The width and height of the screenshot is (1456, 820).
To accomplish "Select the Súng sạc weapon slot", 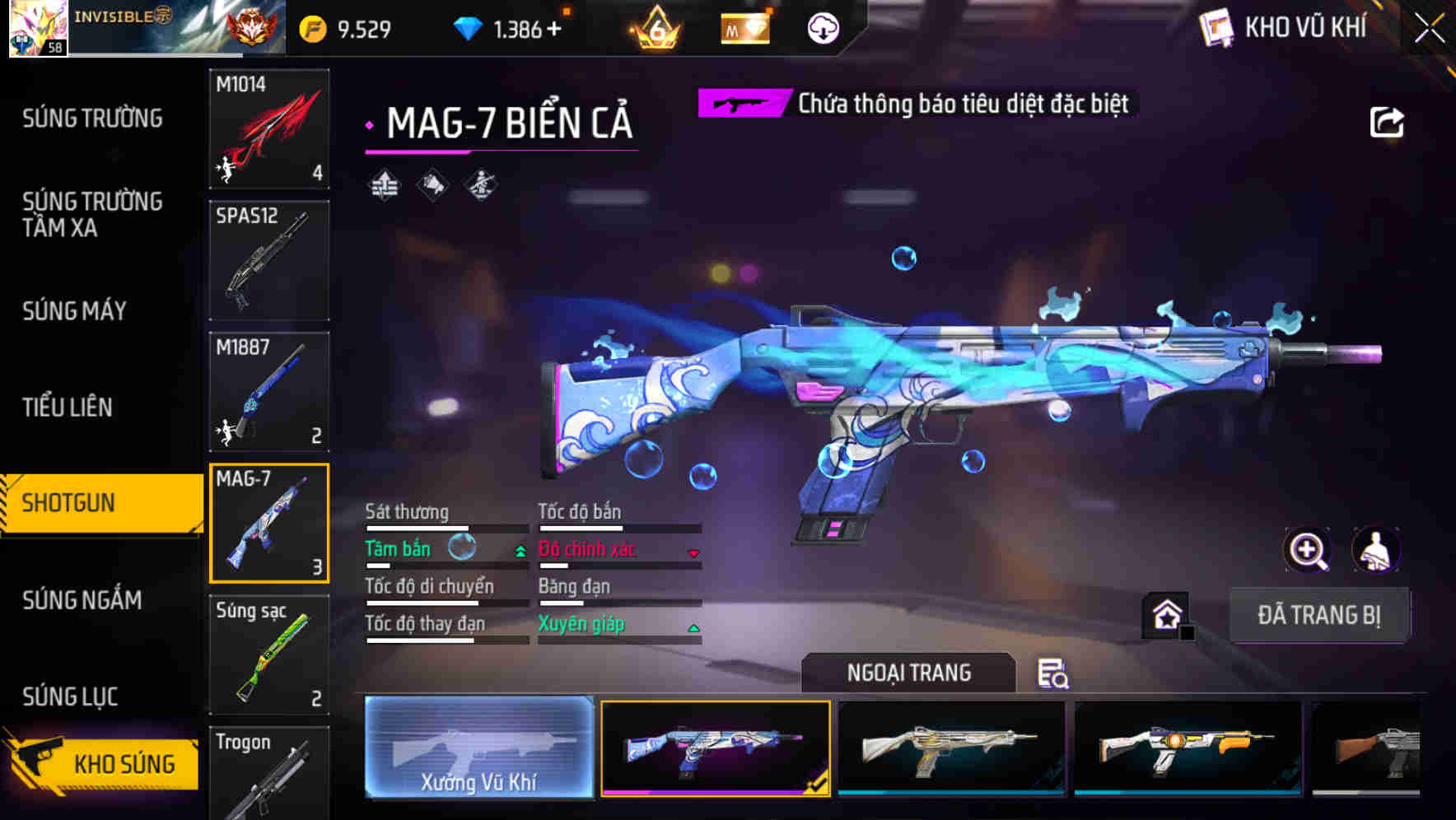I will (x=269, y=655).
